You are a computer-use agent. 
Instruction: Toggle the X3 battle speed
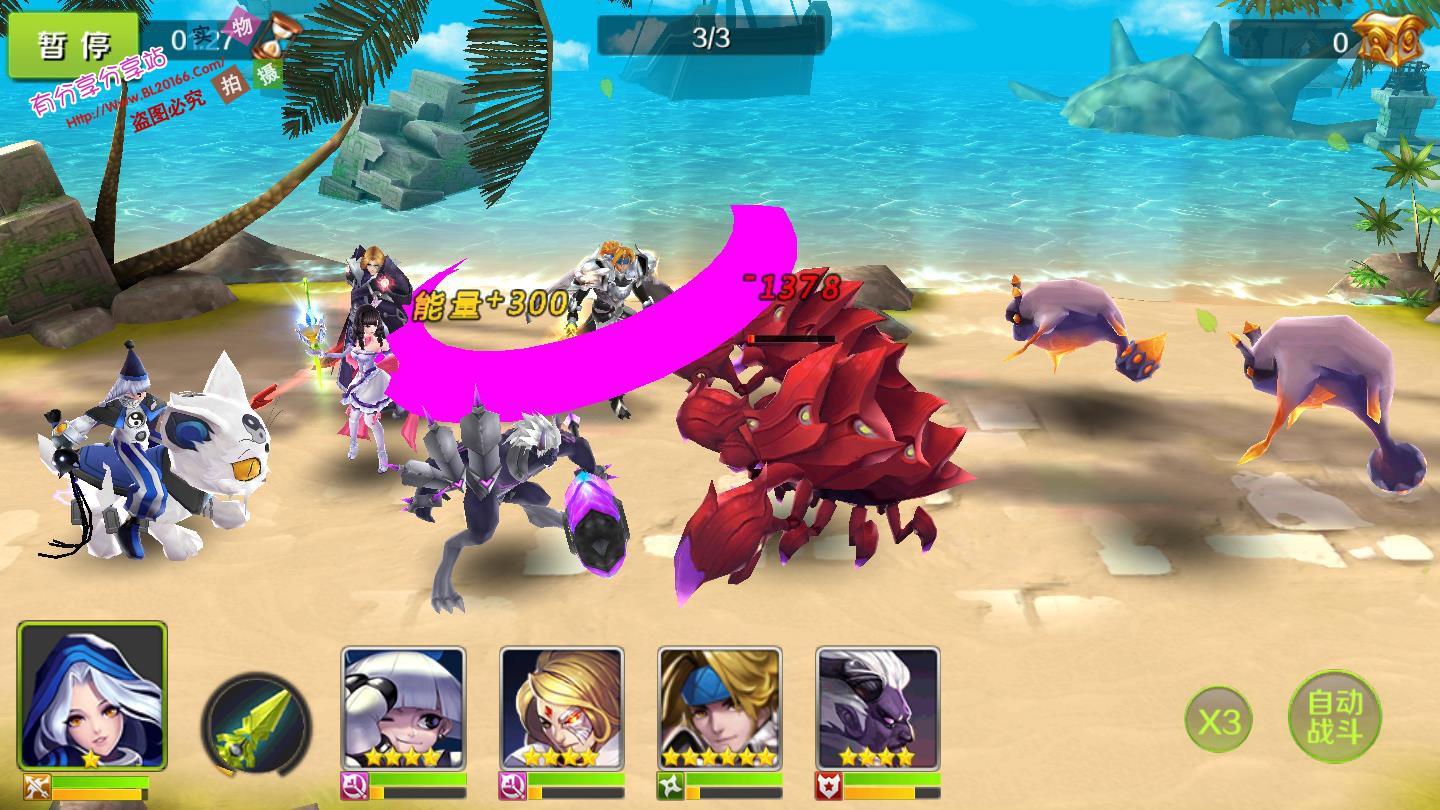click(x=1218, y=720)
